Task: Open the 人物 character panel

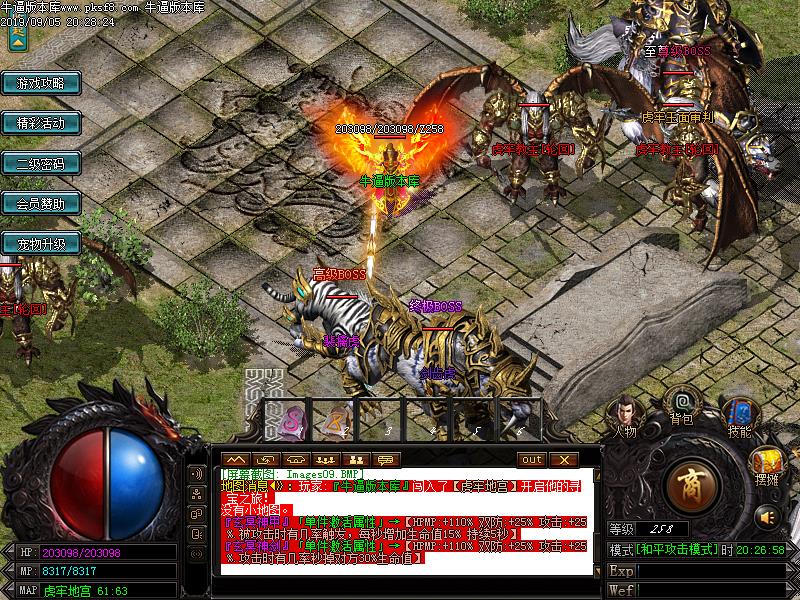Action: tap(625, 415)
